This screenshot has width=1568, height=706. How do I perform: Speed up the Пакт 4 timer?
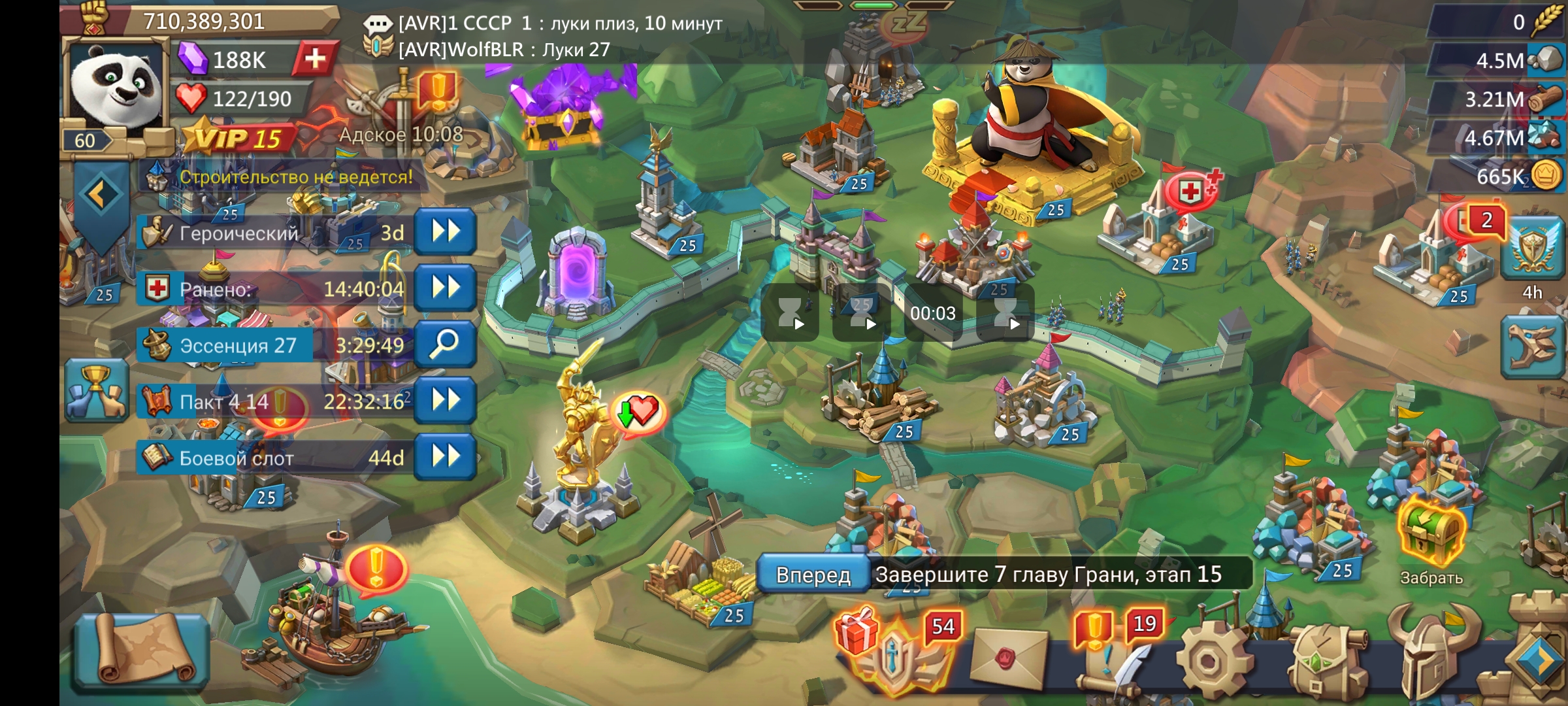[445, 400]
